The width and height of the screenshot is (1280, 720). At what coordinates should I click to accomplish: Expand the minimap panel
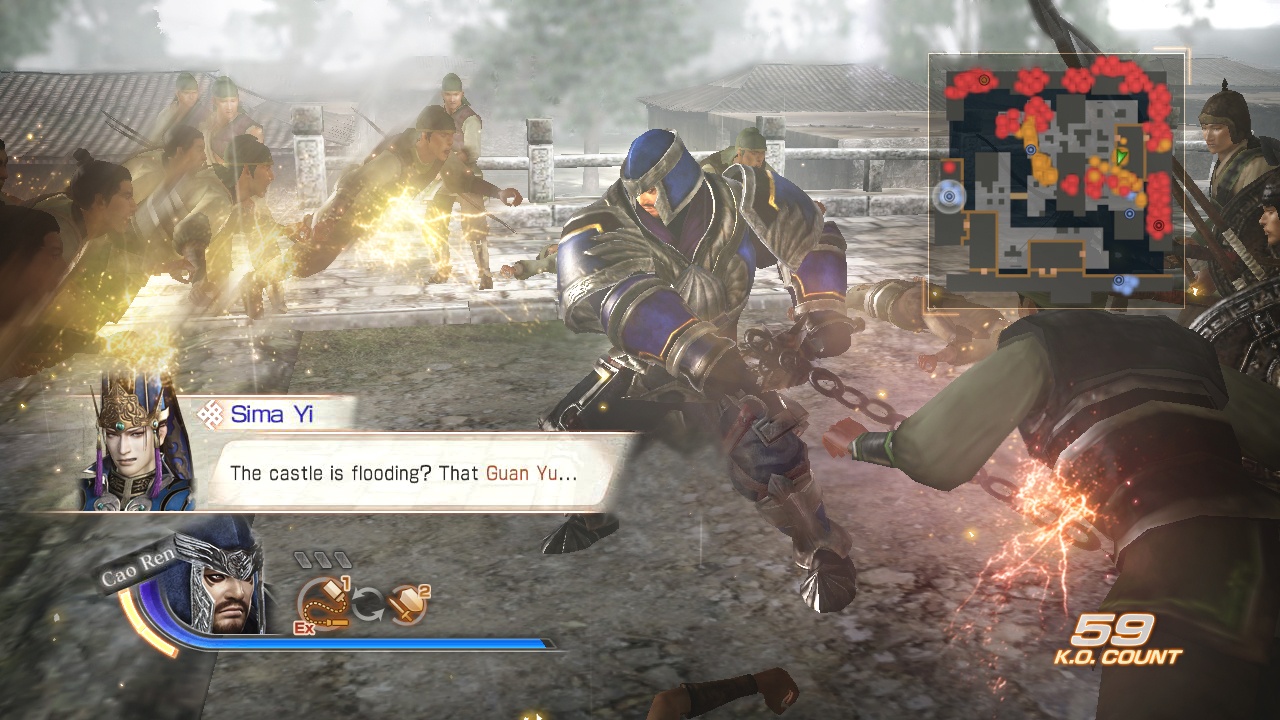point(1060,180)
